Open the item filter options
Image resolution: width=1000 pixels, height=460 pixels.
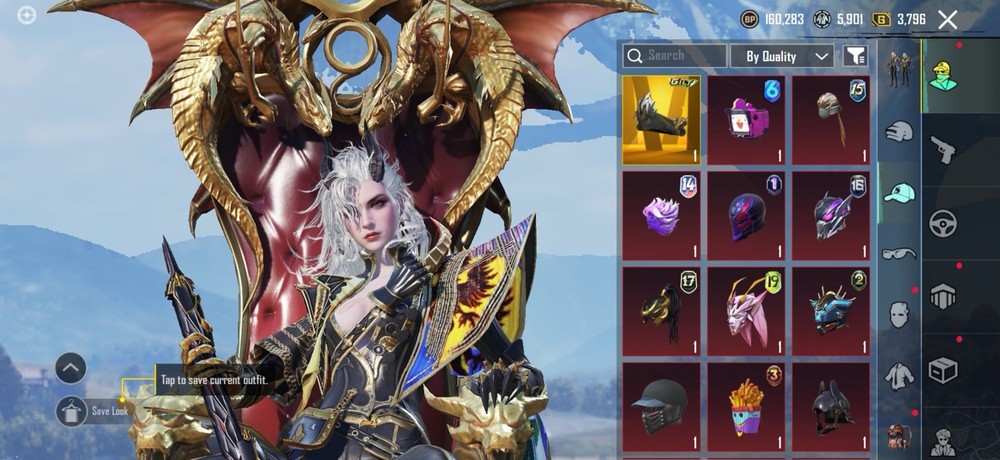point(855,56)
